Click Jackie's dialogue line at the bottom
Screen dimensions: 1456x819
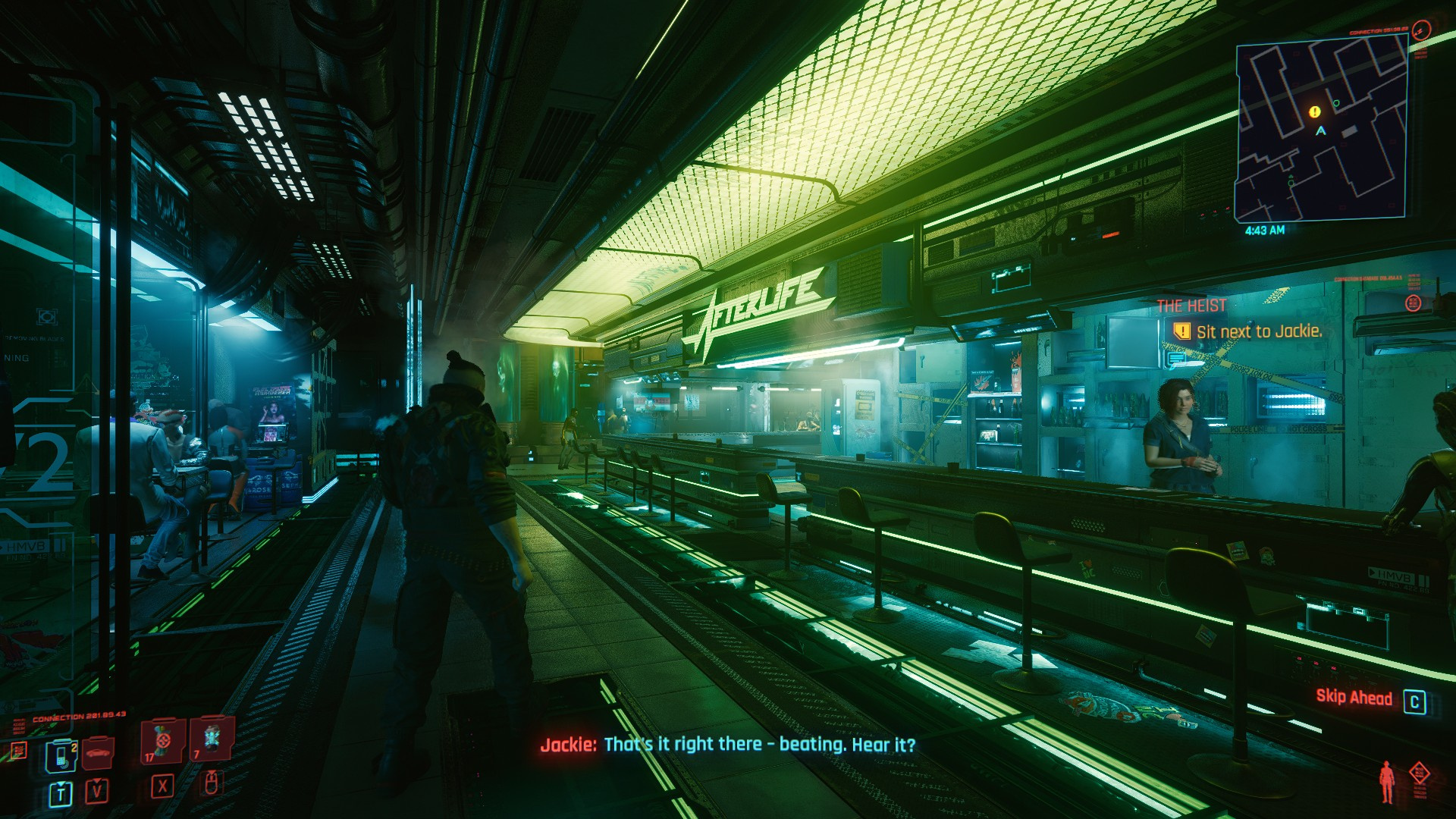pos(728,746)
